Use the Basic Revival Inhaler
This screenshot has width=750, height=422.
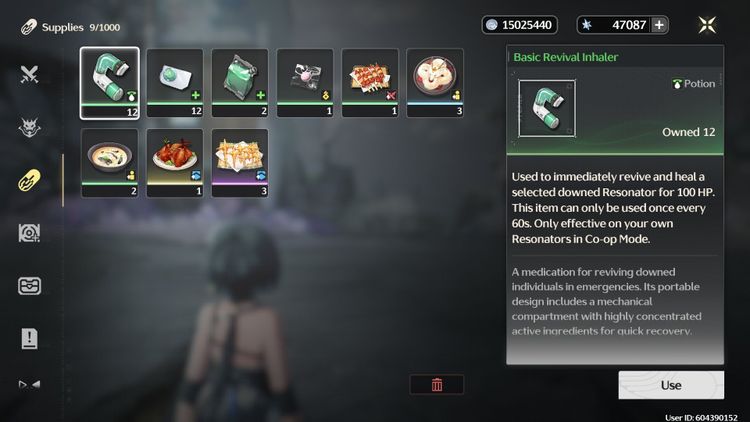pyautogui.click(x=670, y=385)
